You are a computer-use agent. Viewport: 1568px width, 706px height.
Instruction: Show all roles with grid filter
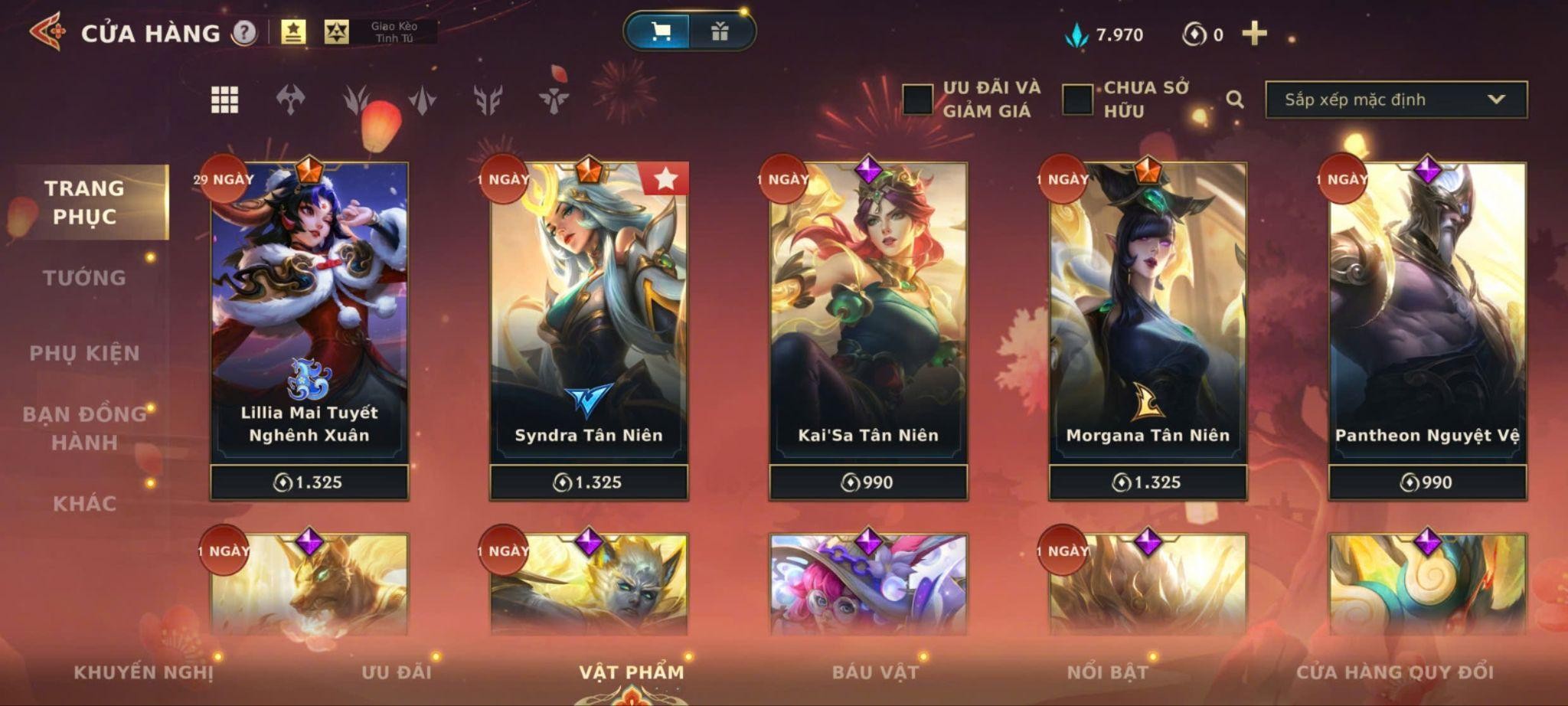(224, 100)
